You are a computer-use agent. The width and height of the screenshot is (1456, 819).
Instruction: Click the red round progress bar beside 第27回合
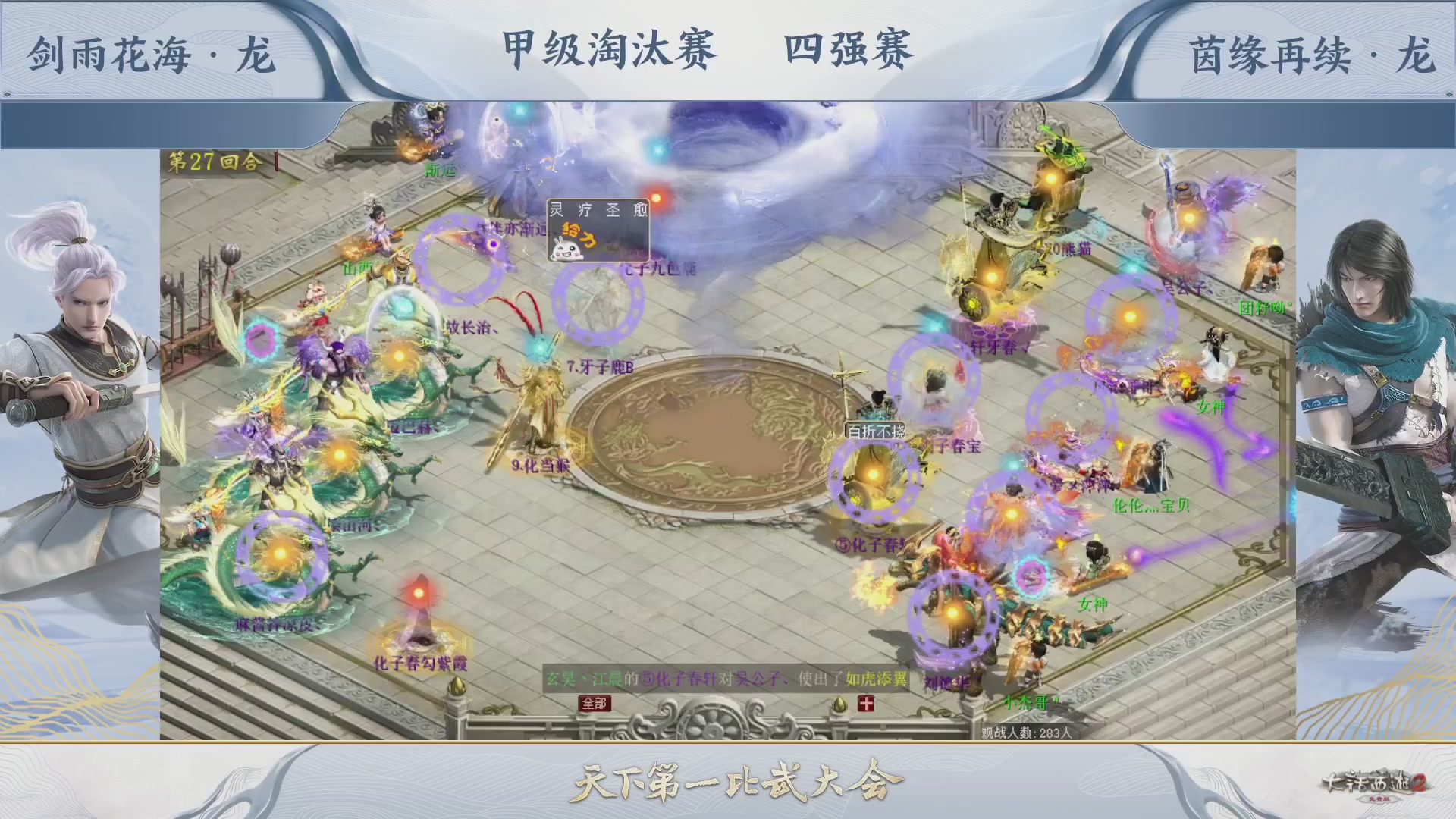tap(277, 161)
